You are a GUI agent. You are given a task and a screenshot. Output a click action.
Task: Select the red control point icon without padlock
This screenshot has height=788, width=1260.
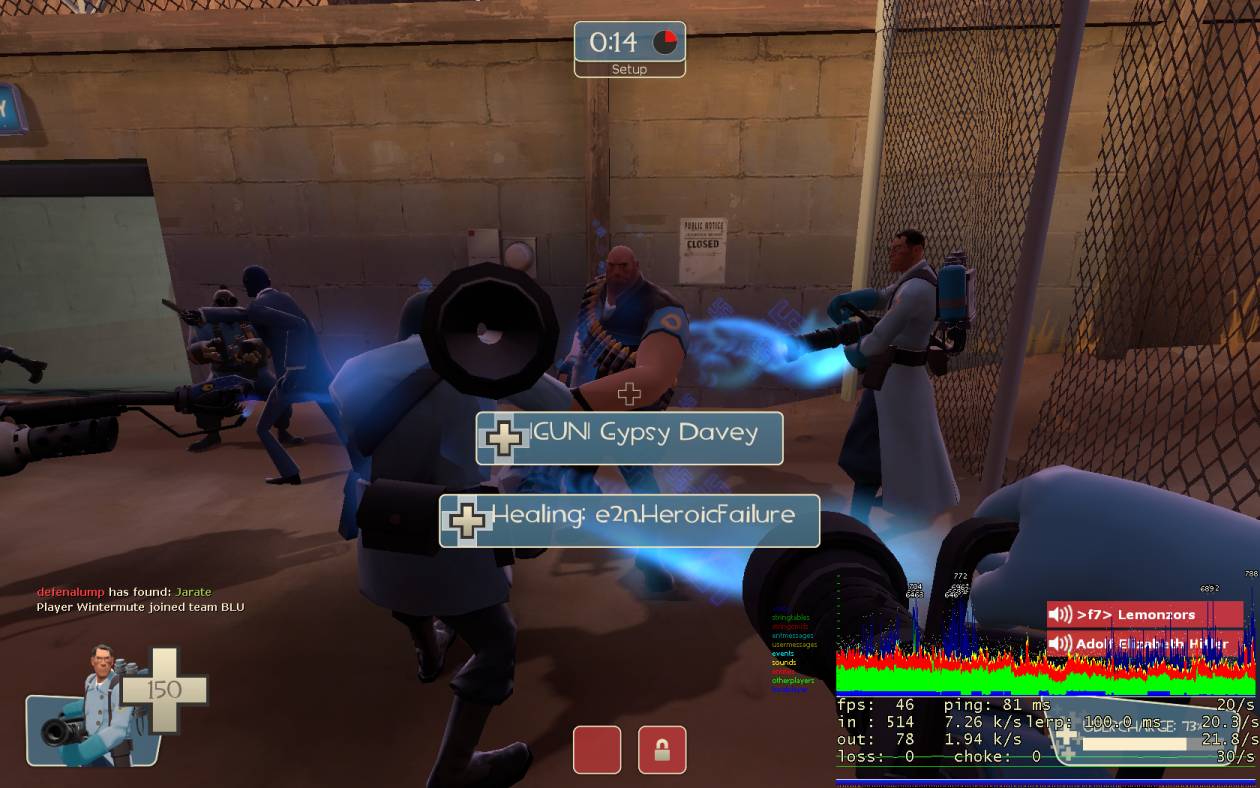(597, 750)
